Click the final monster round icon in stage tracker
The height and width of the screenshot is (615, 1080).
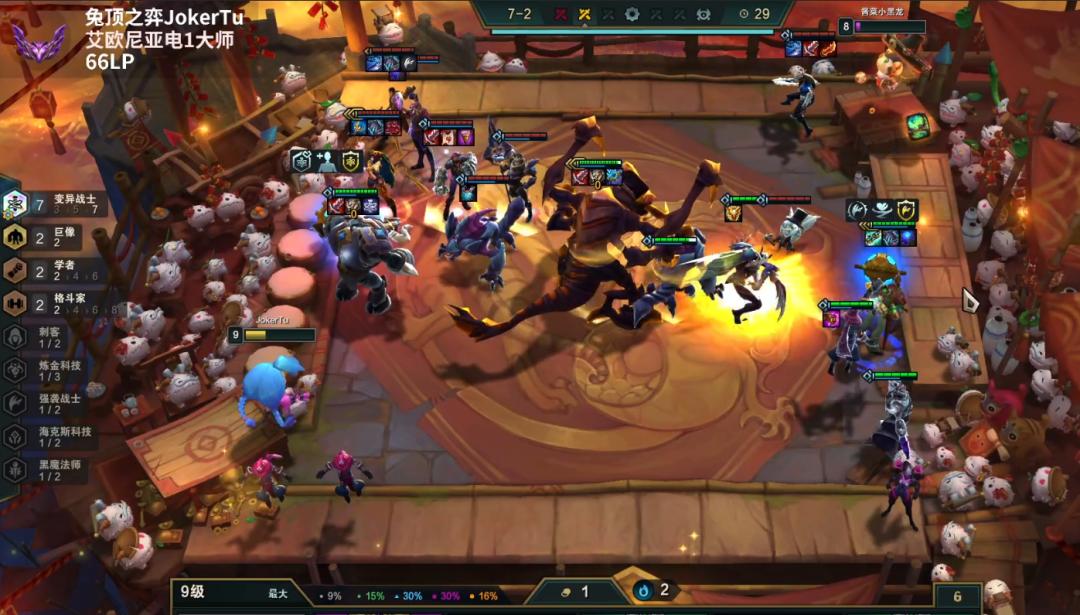(x=703, y=14)
